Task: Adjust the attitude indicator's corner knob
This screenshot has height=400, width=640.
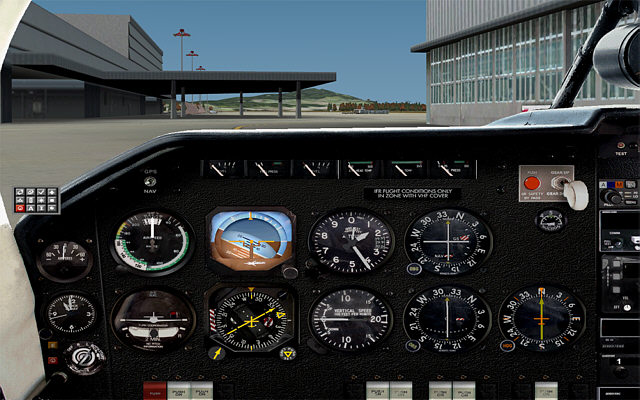Action: (288, 271)
